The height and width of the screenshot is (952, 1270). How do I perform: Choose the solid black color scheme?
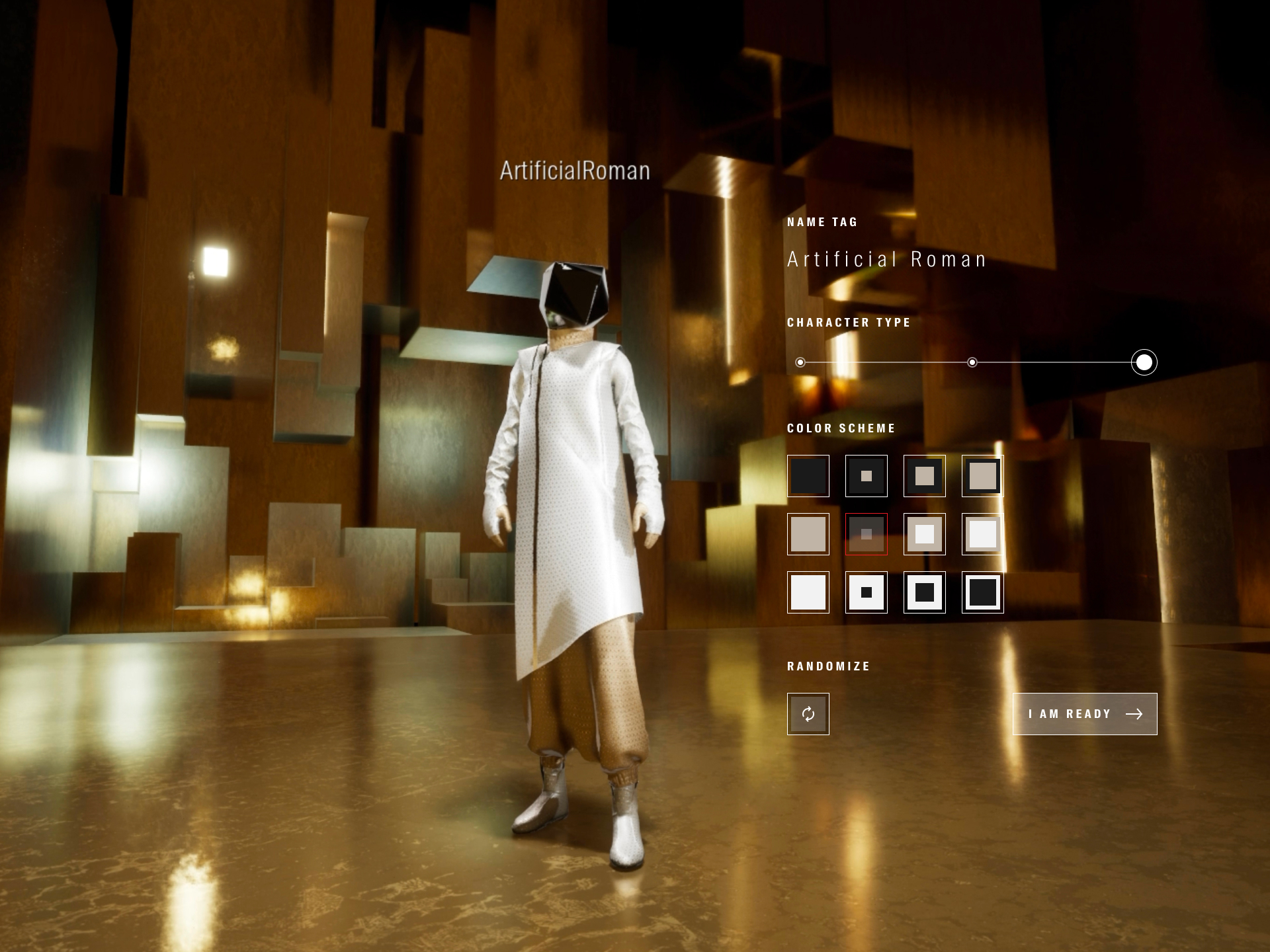808,476
